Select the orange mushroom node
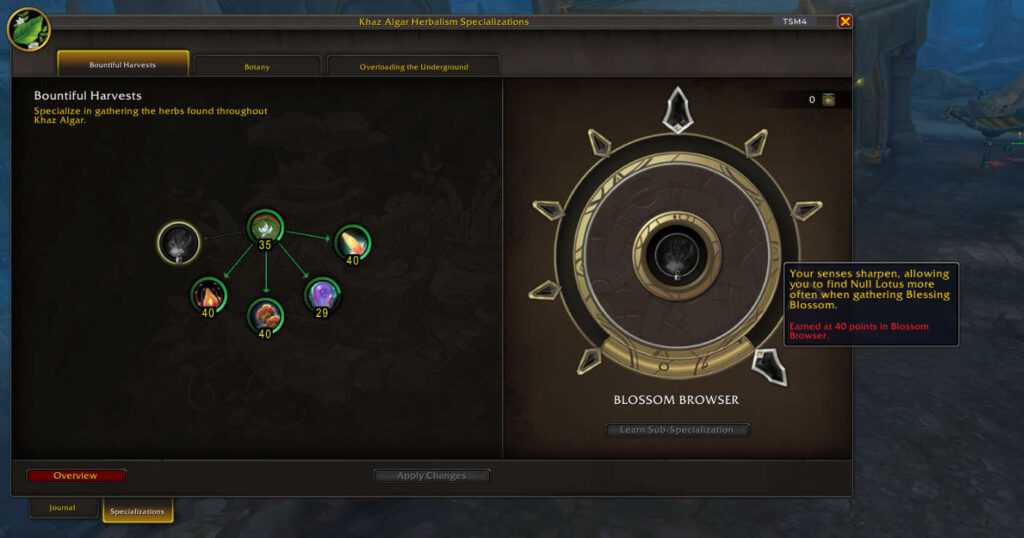The image size is (1024, 538). tap(265, 316)
